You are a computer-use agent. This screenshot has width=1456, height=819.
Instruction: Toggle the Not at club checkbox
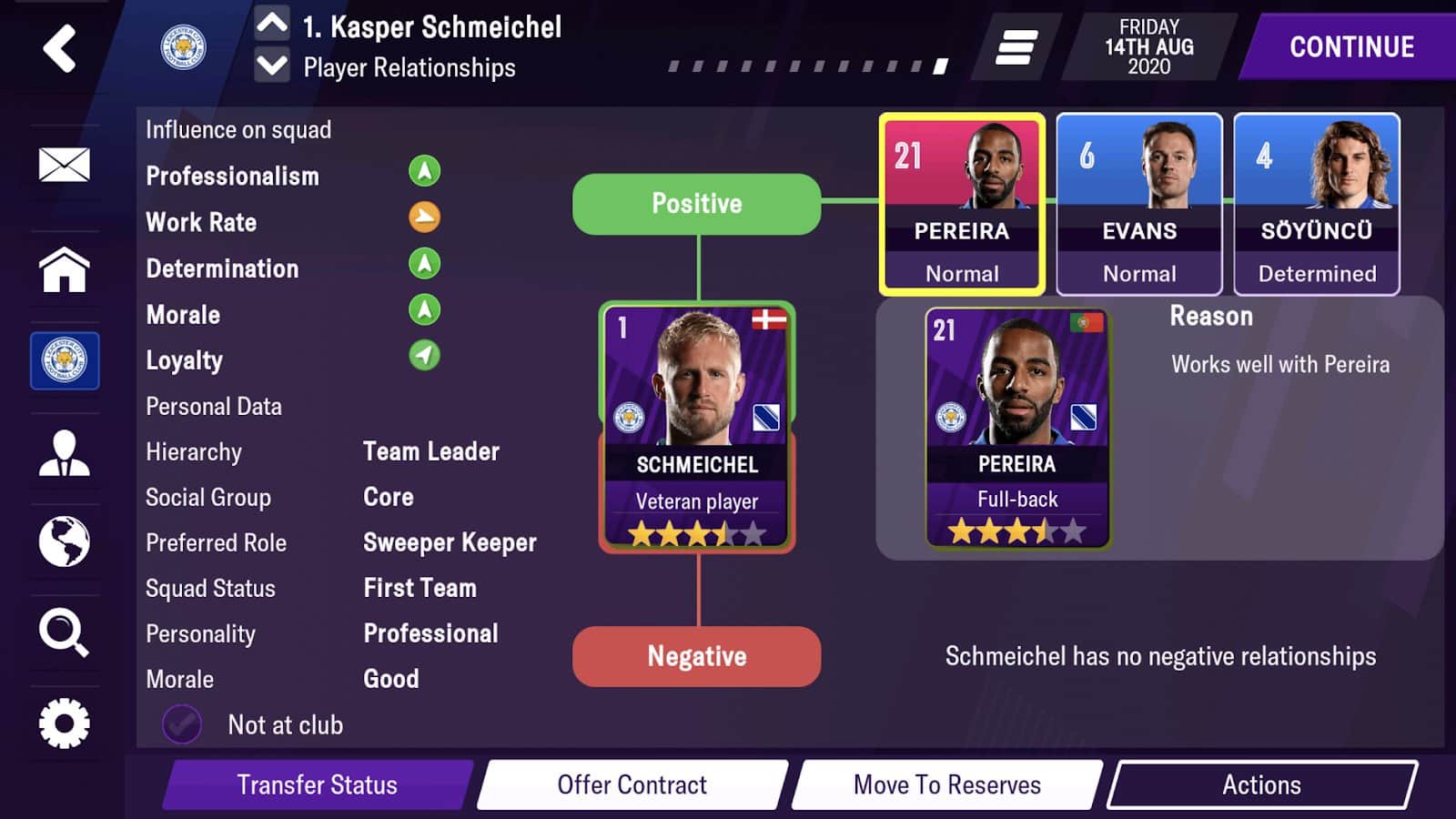(x=182, y=724)
